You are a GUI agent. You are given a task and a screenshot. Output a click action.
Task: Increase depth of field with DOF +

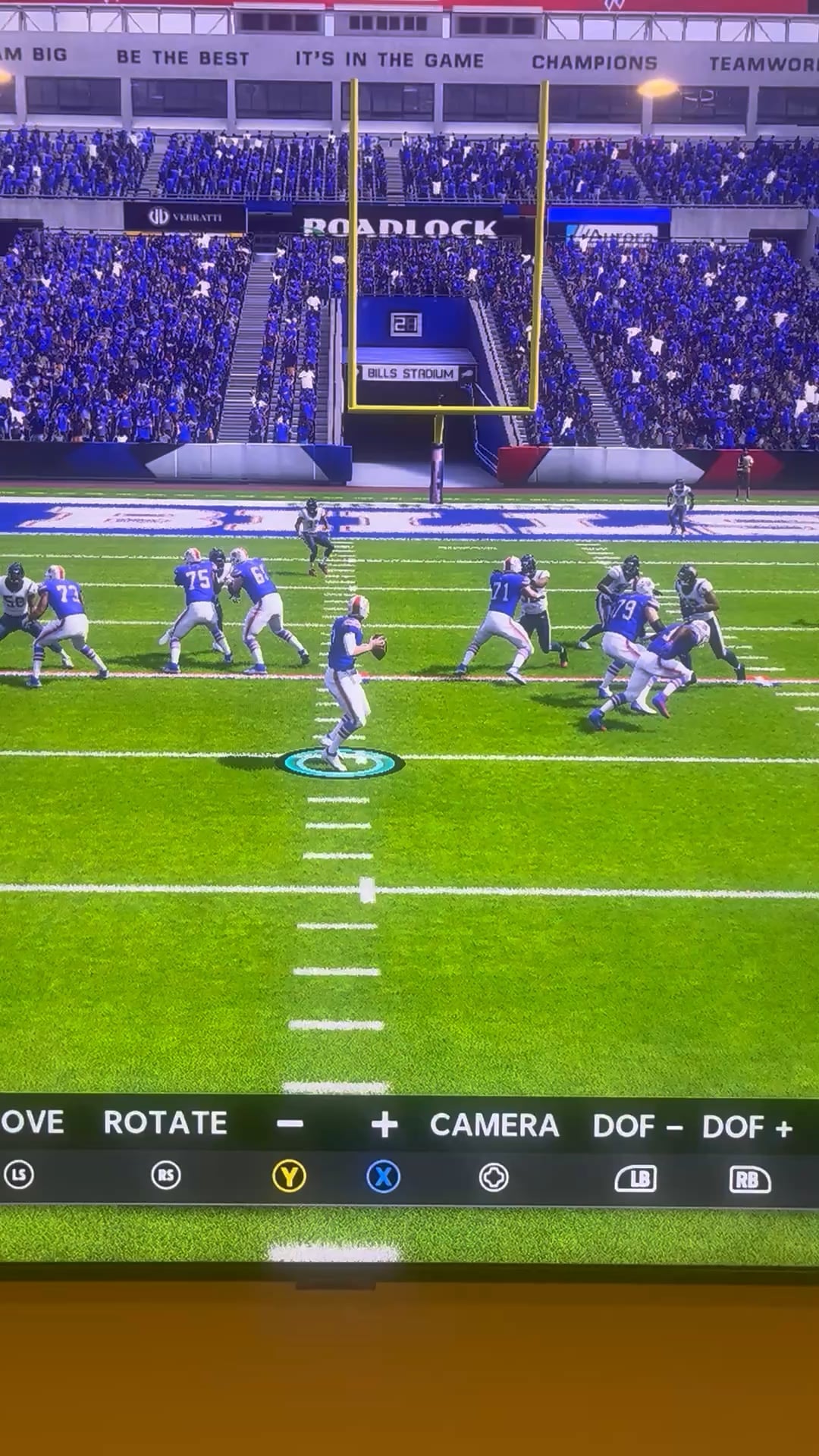click(x=747, y=1128)
